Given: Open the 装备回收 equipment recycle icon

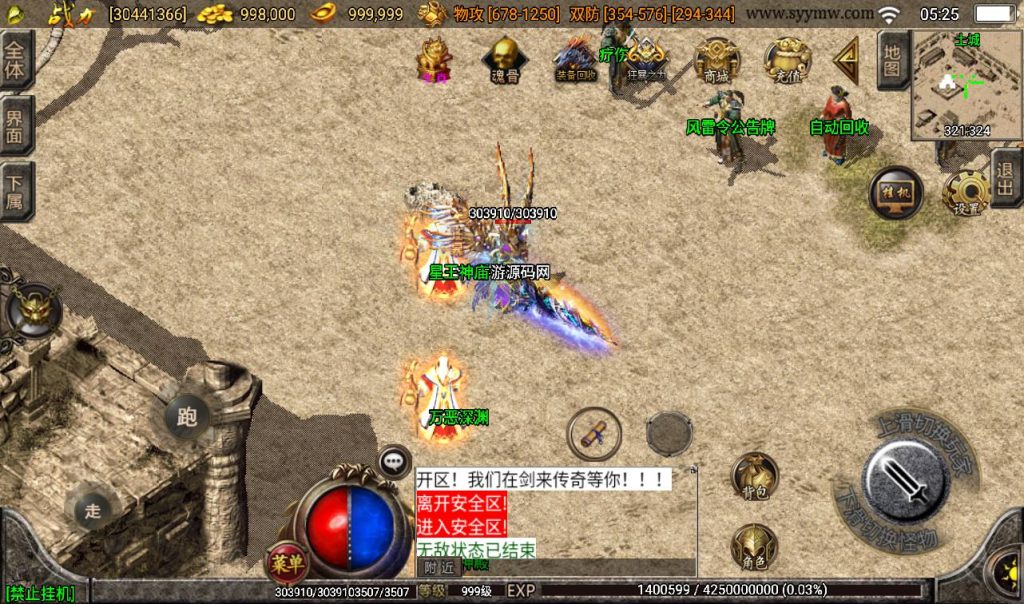Looking at the screenshot, I should tap(576, 59).
